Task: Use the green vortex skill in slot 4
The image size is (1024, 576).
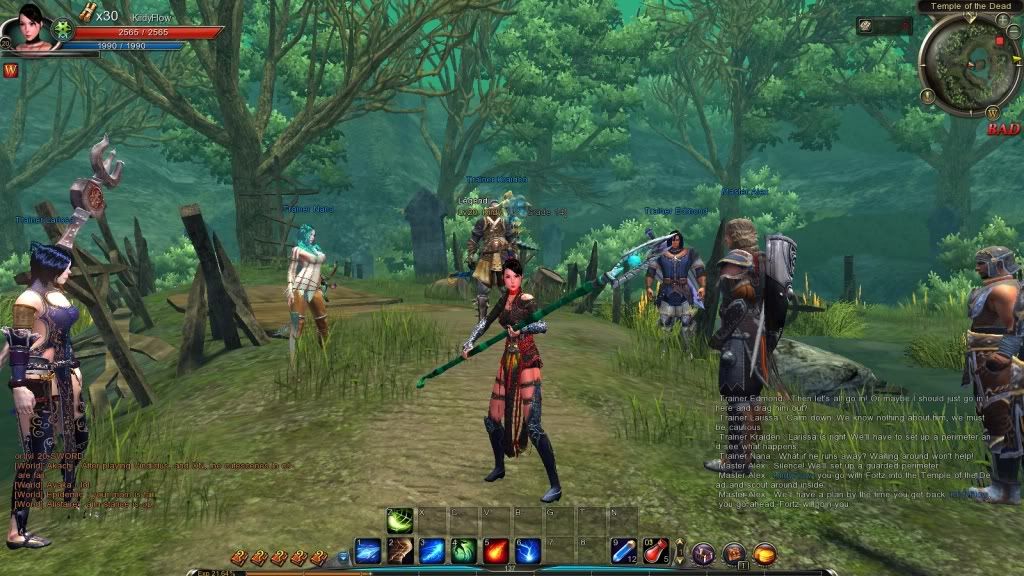Action: [x=464, y=551]
